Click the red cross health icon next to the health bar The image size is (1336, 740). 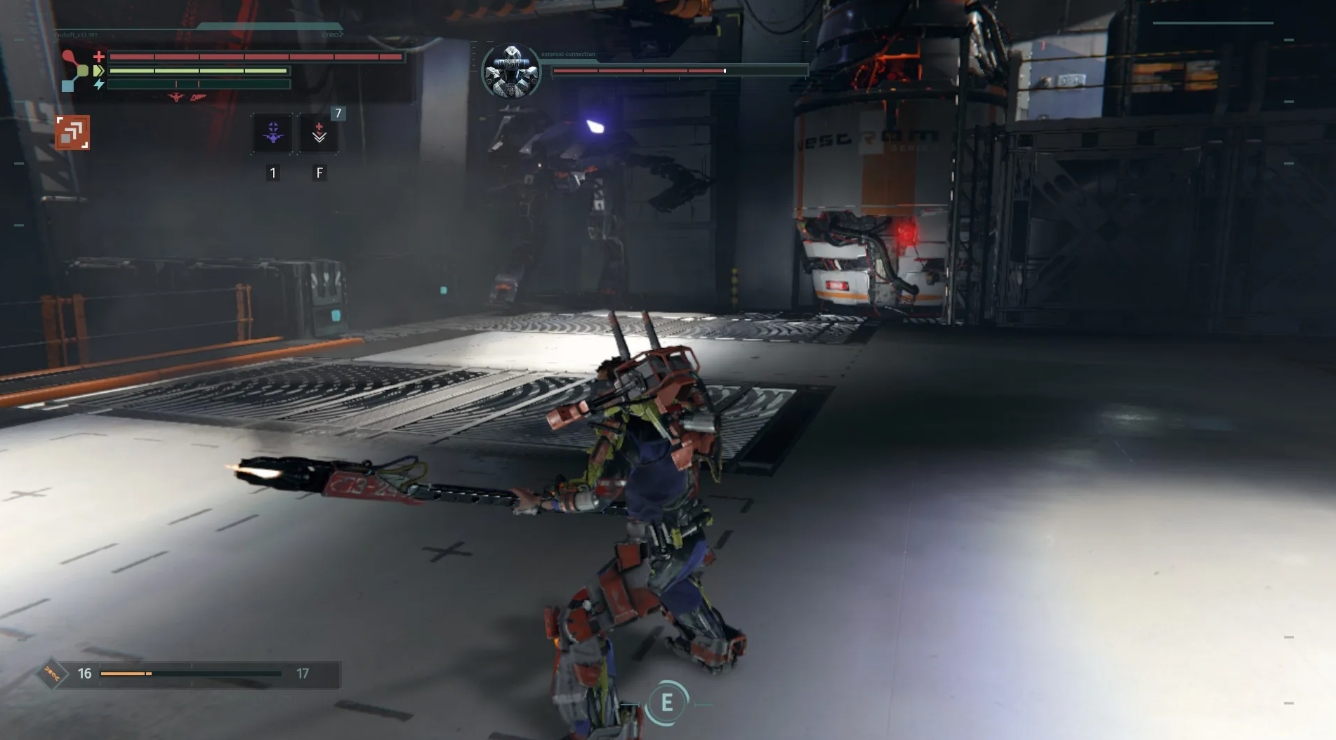[98, 56]
